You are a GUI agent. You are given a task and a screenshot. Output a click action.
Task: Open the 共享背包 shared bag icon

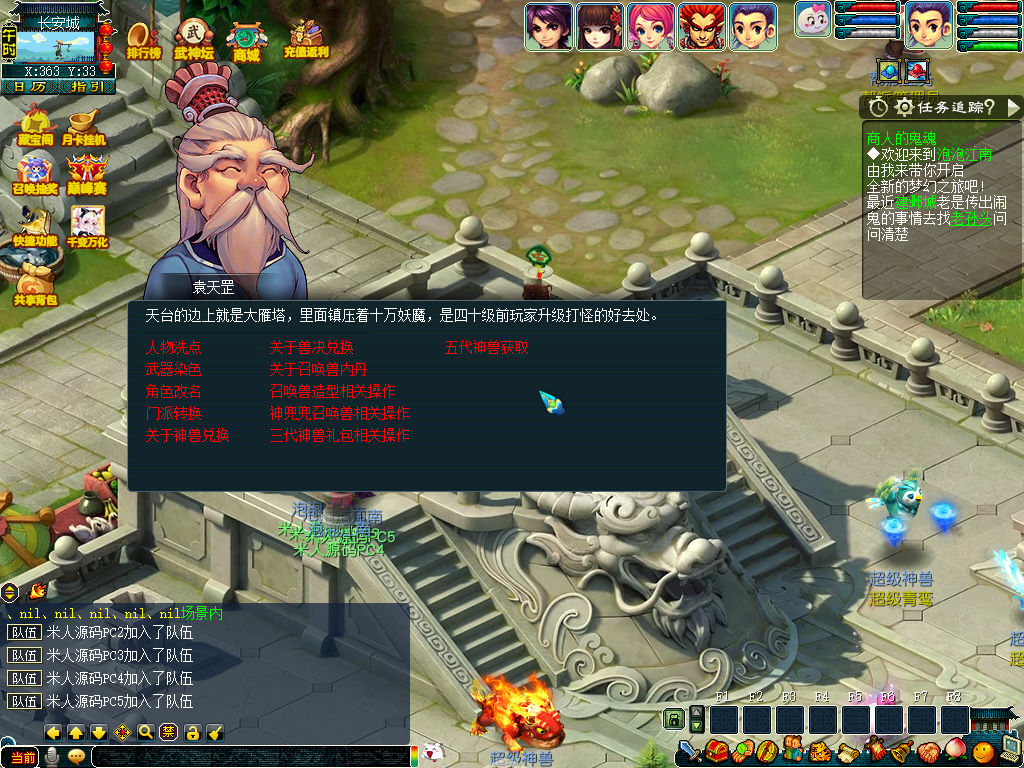coord(36,283)
